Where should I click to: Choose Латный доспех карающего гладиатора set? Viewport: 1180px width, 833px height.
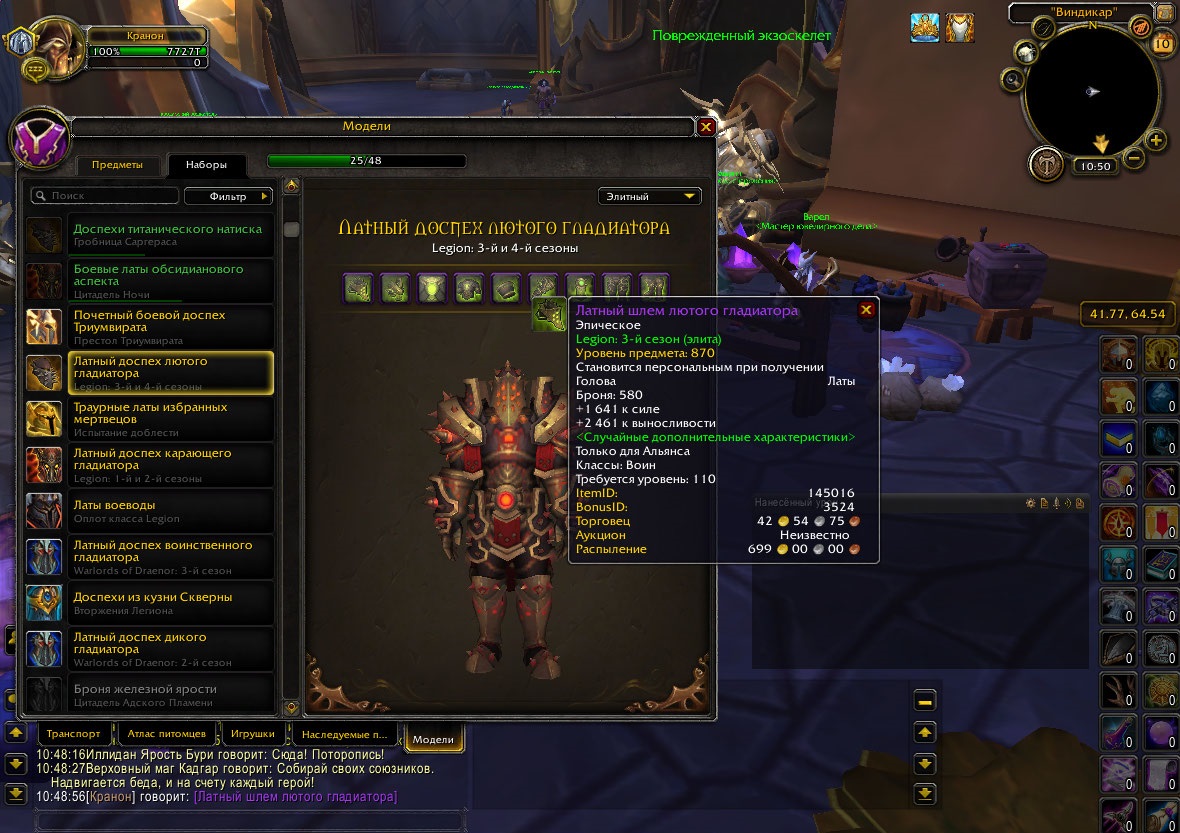pyautogui.click(x=150, y=465)
